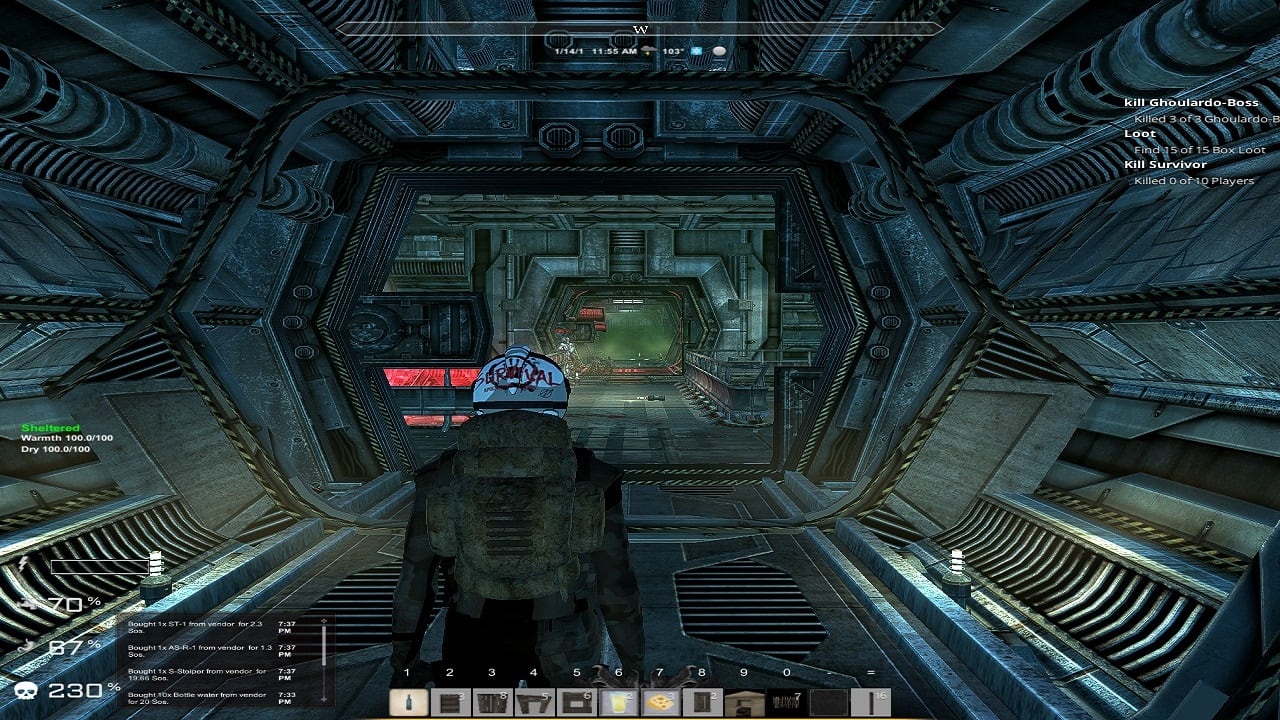The height and width of the screenshot is (720, 1280).
Task: Choose the hotbar slot under key 9
Action: coord(742,703)
